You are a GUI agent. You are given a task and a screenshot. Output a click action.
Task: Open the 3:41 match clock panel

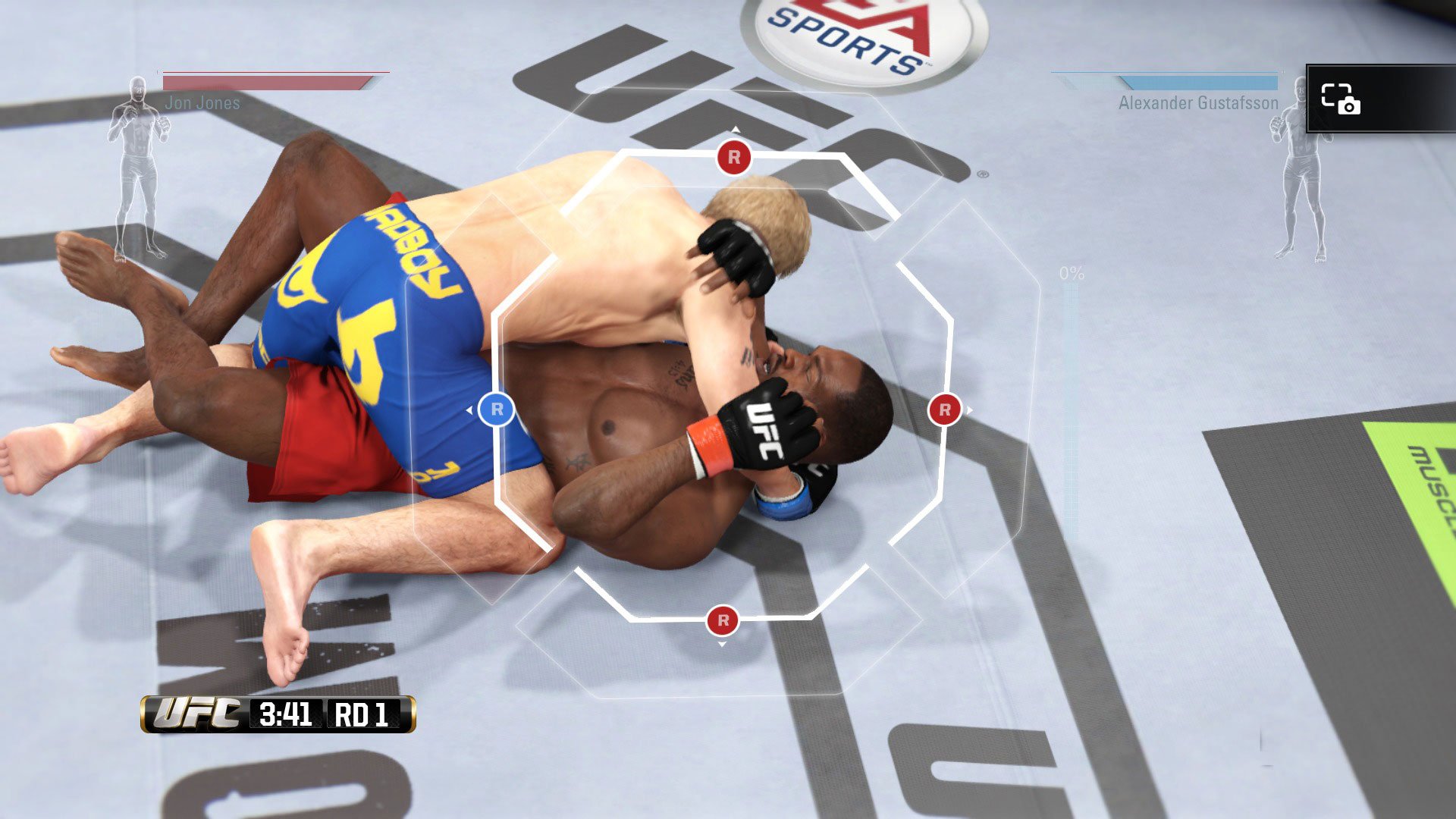click(x=288, y=714)
